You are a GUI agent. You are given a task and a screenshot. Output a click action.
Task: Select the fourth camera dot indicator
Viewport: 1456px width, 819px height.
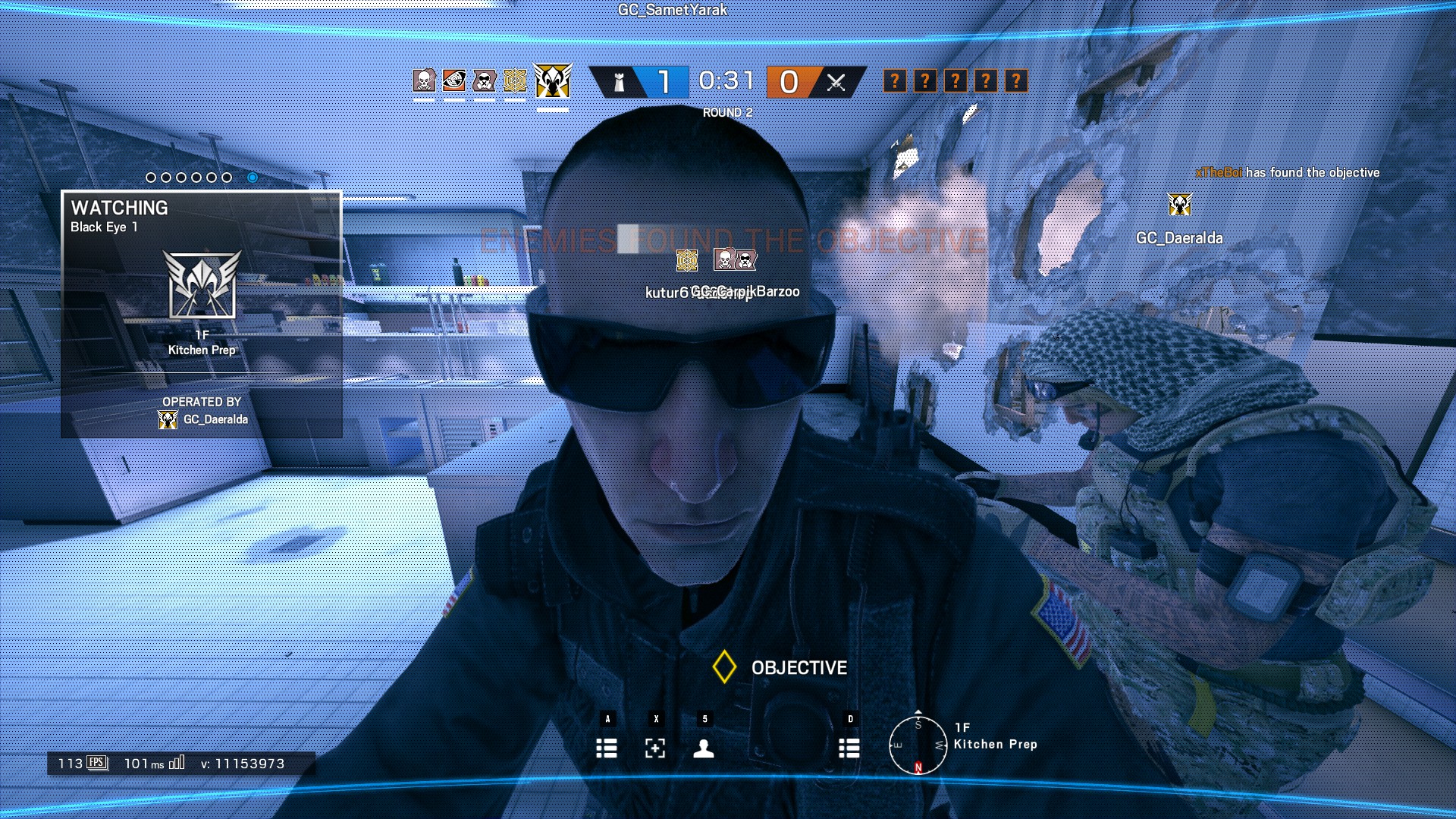[x=198, y=176]
